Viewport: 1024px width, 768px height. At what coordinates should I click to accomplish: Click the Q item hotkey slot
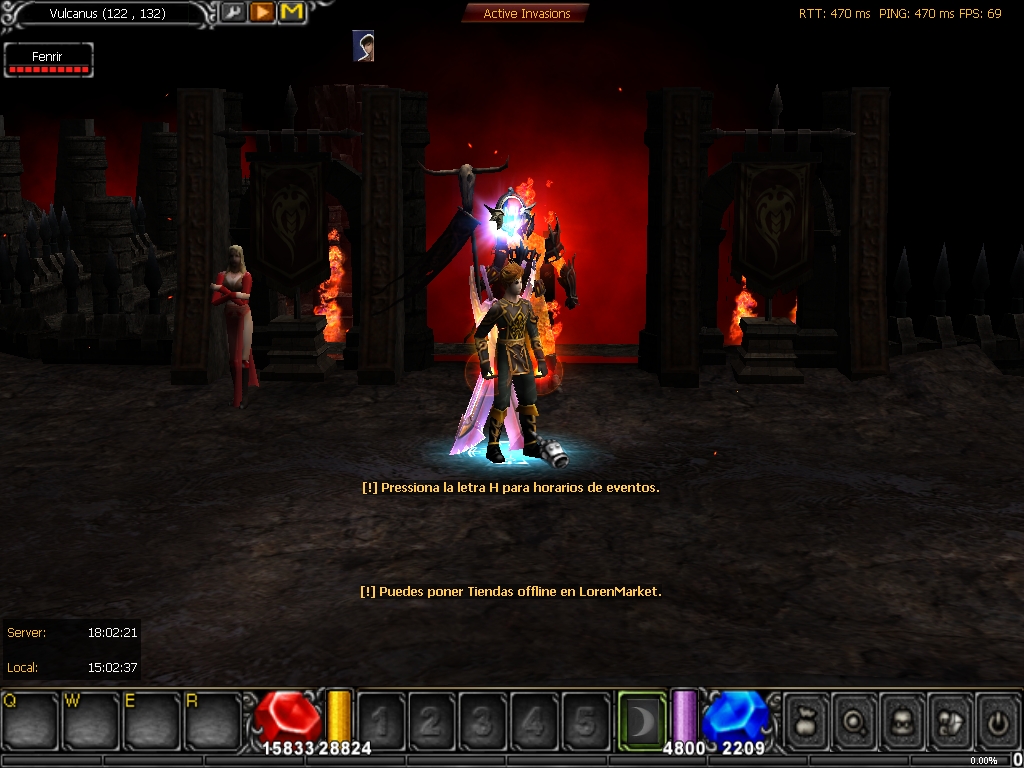30,718
